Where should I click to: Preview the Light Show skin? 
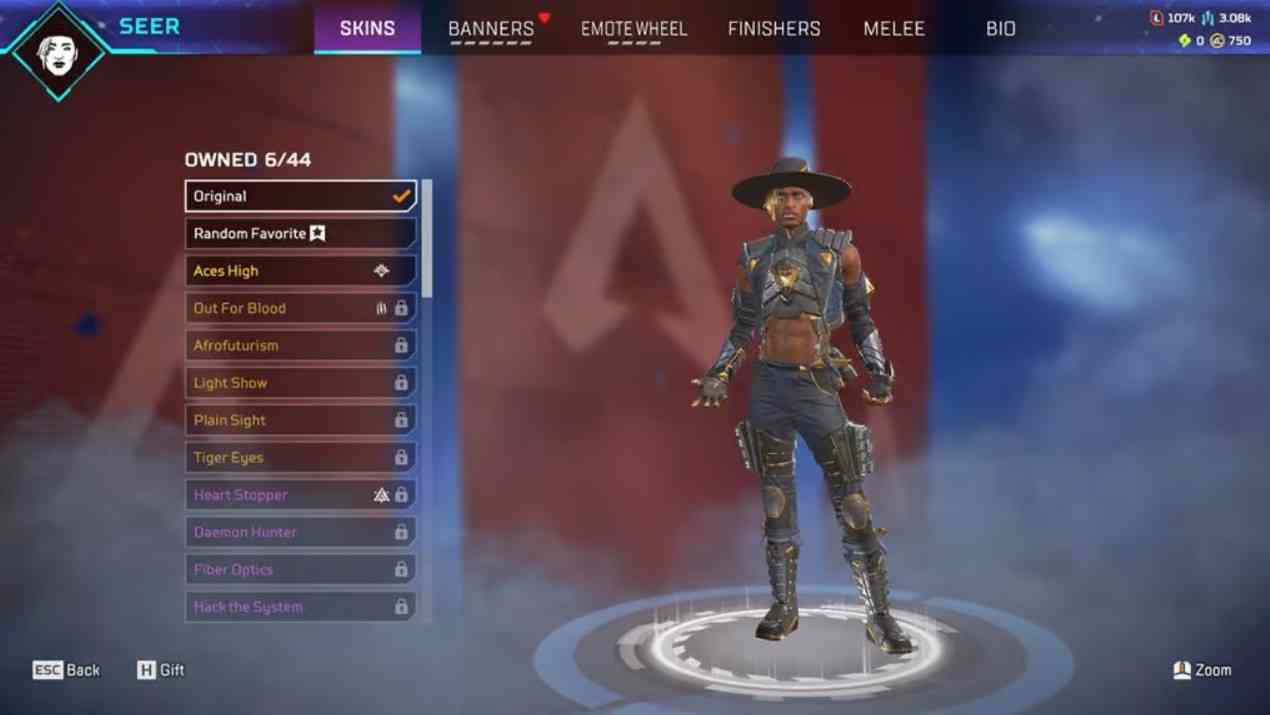point(300,383)
